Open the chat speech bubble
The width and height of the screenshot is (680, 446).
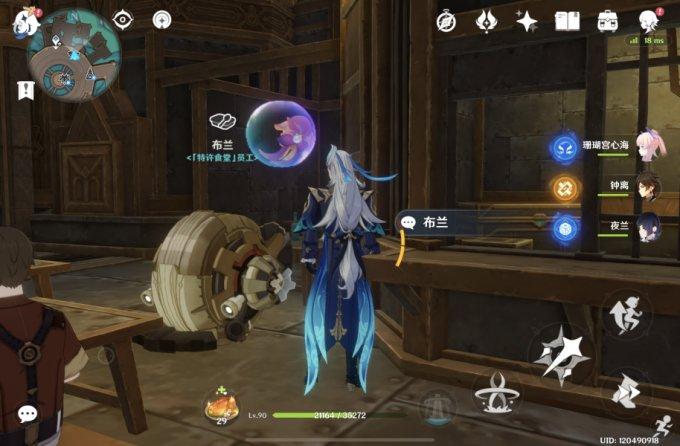(x=27, y=413)
